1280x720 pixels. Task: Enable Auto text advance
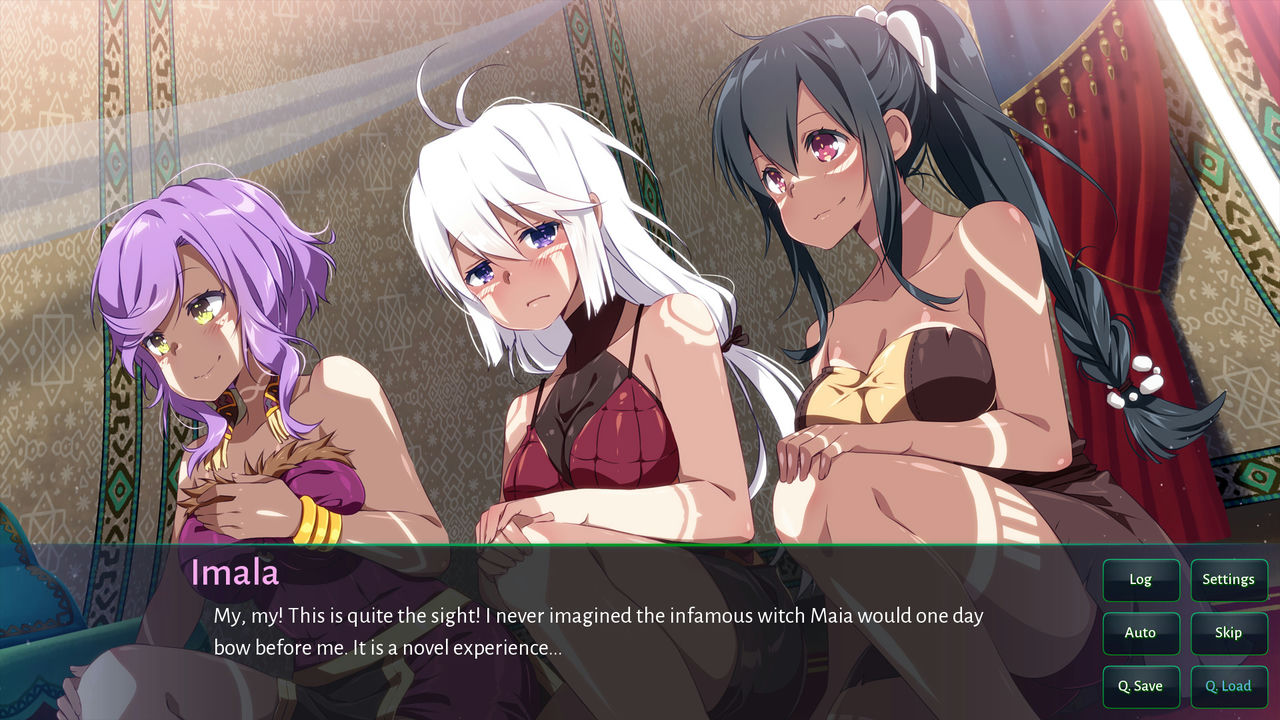pos(1140,632)
